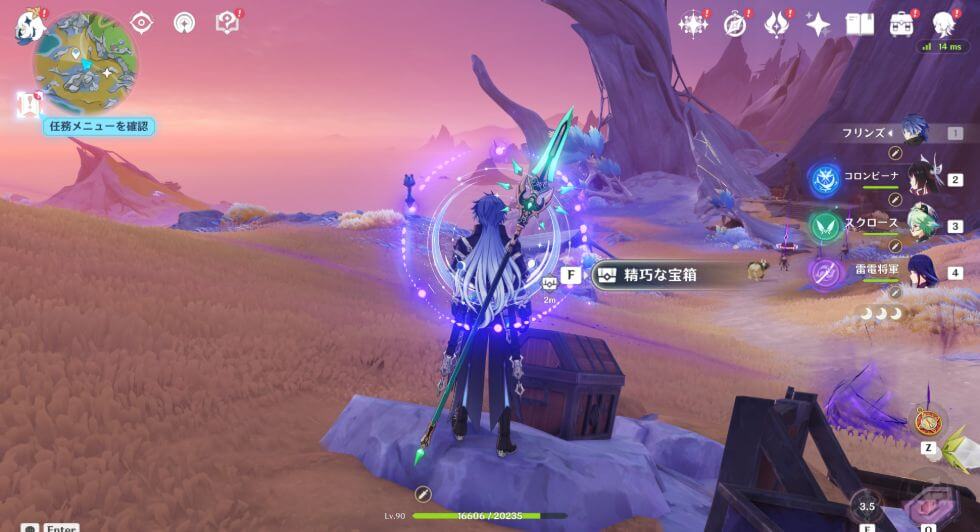Open the adventurer handbook compass icon
The width and height of the screenshot is (980, 532).
(735, 24)
